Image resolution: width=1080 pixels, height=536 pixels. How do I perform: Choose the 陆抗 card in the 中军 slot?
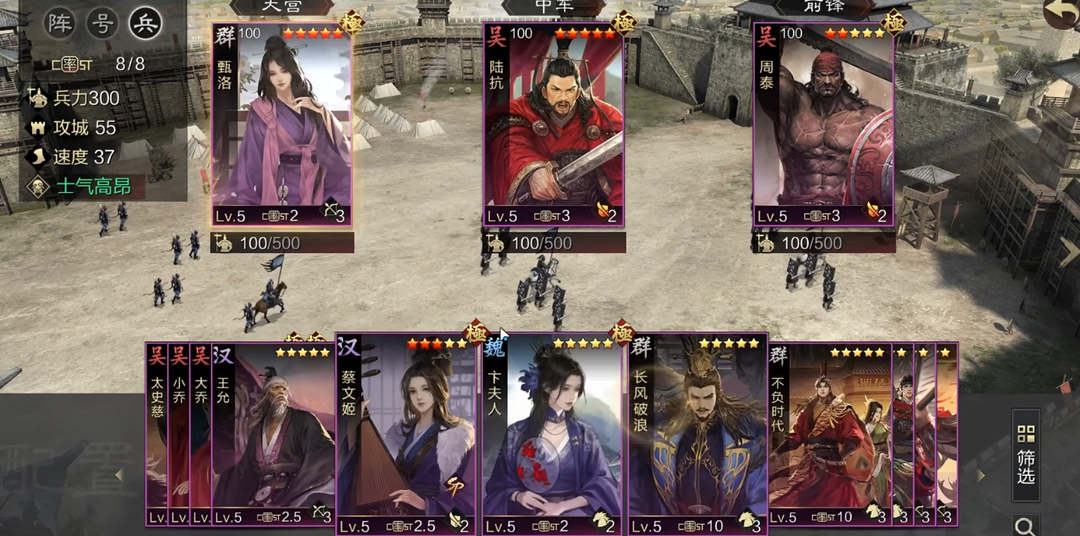(x=553, y=125)
